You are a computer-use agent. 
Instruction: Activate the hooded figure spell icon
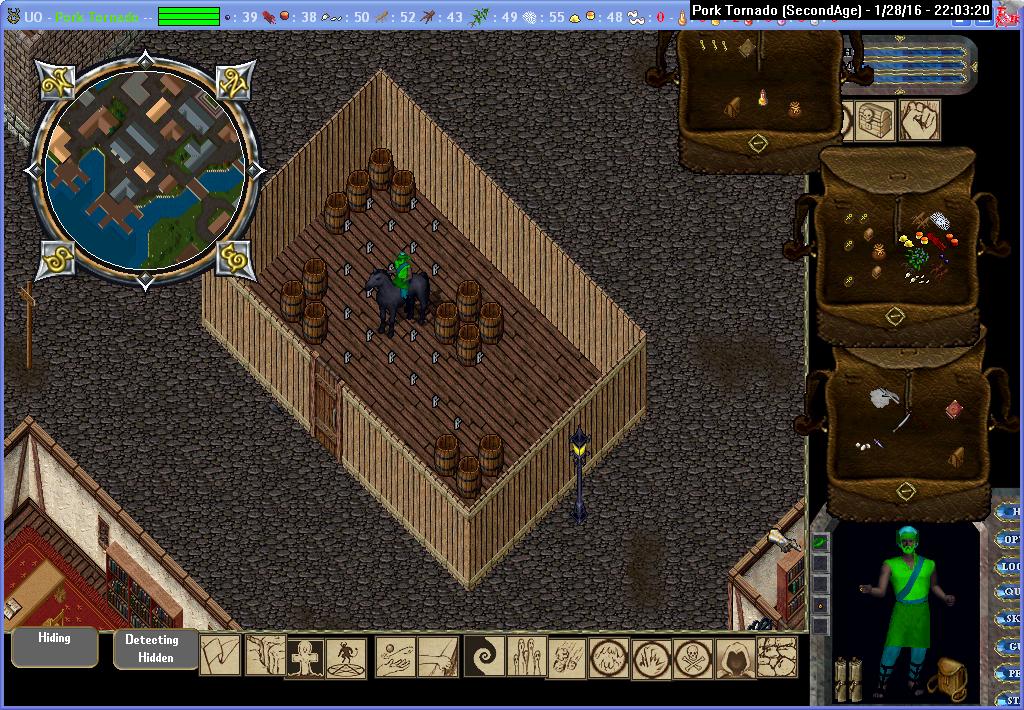pos(735,658)
